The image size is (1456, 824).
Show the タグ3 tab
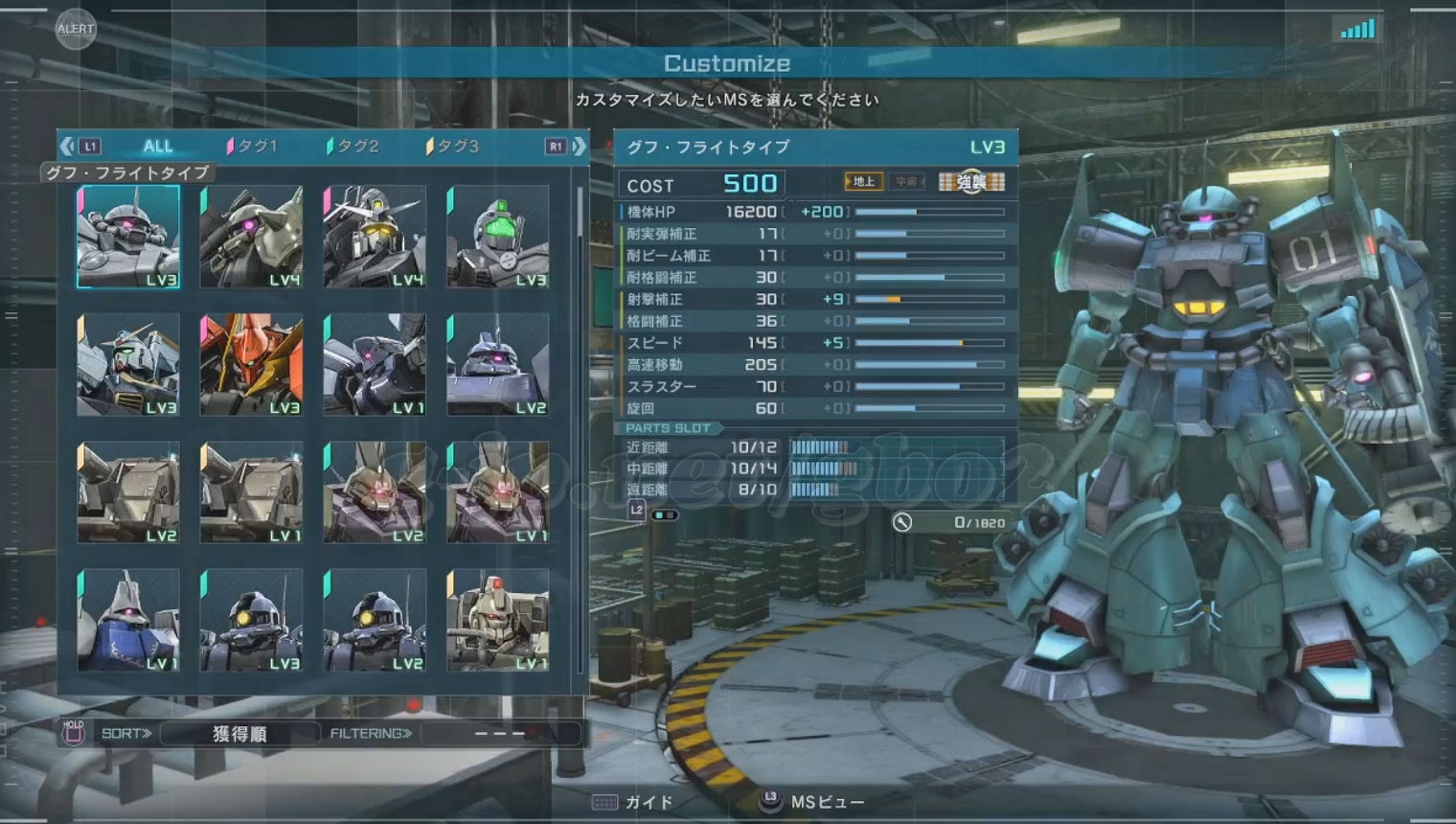click(x=455, y=147)
